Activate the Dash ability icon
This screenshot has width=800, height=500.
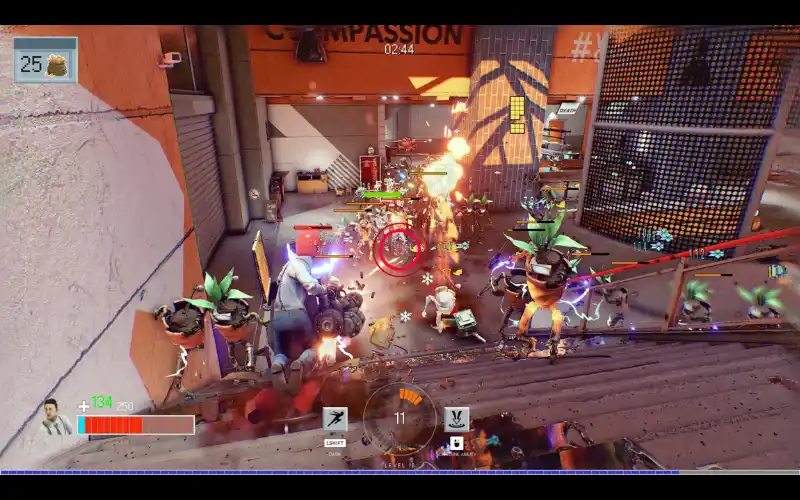coord(335,419)
